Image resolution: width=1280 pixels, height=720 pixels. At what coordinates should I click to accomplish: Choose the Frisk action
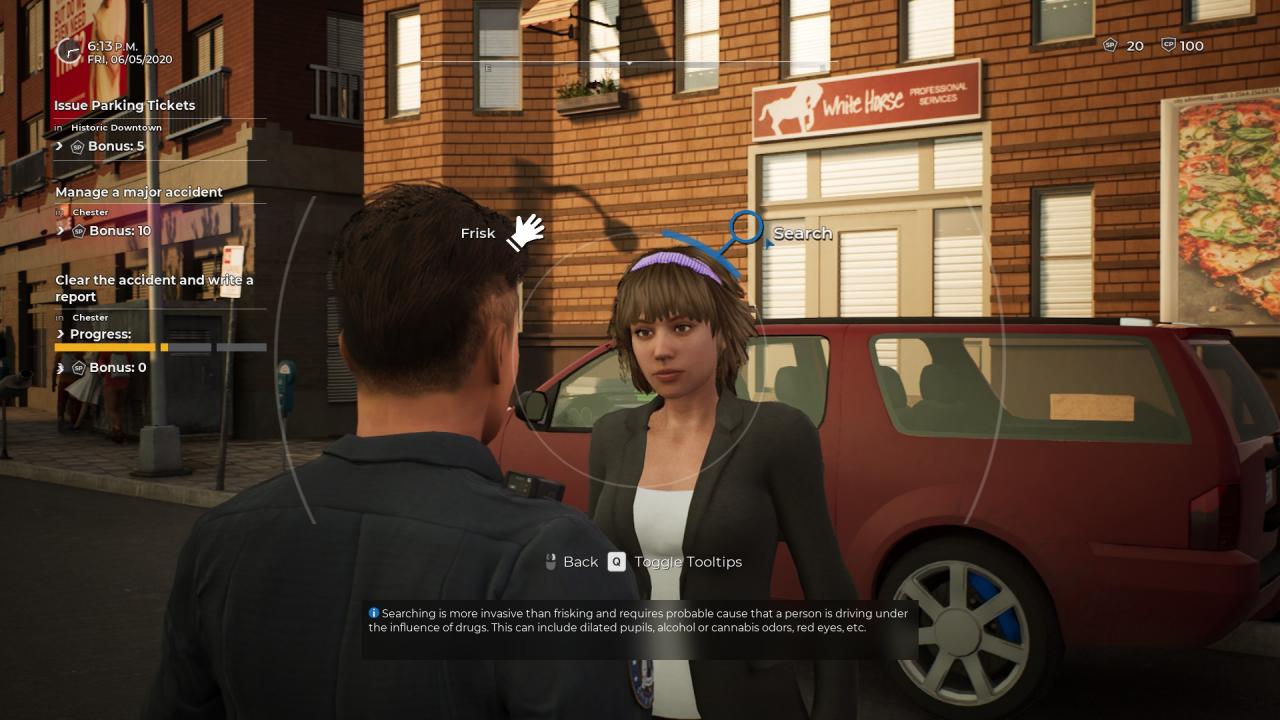pos(524,232)
